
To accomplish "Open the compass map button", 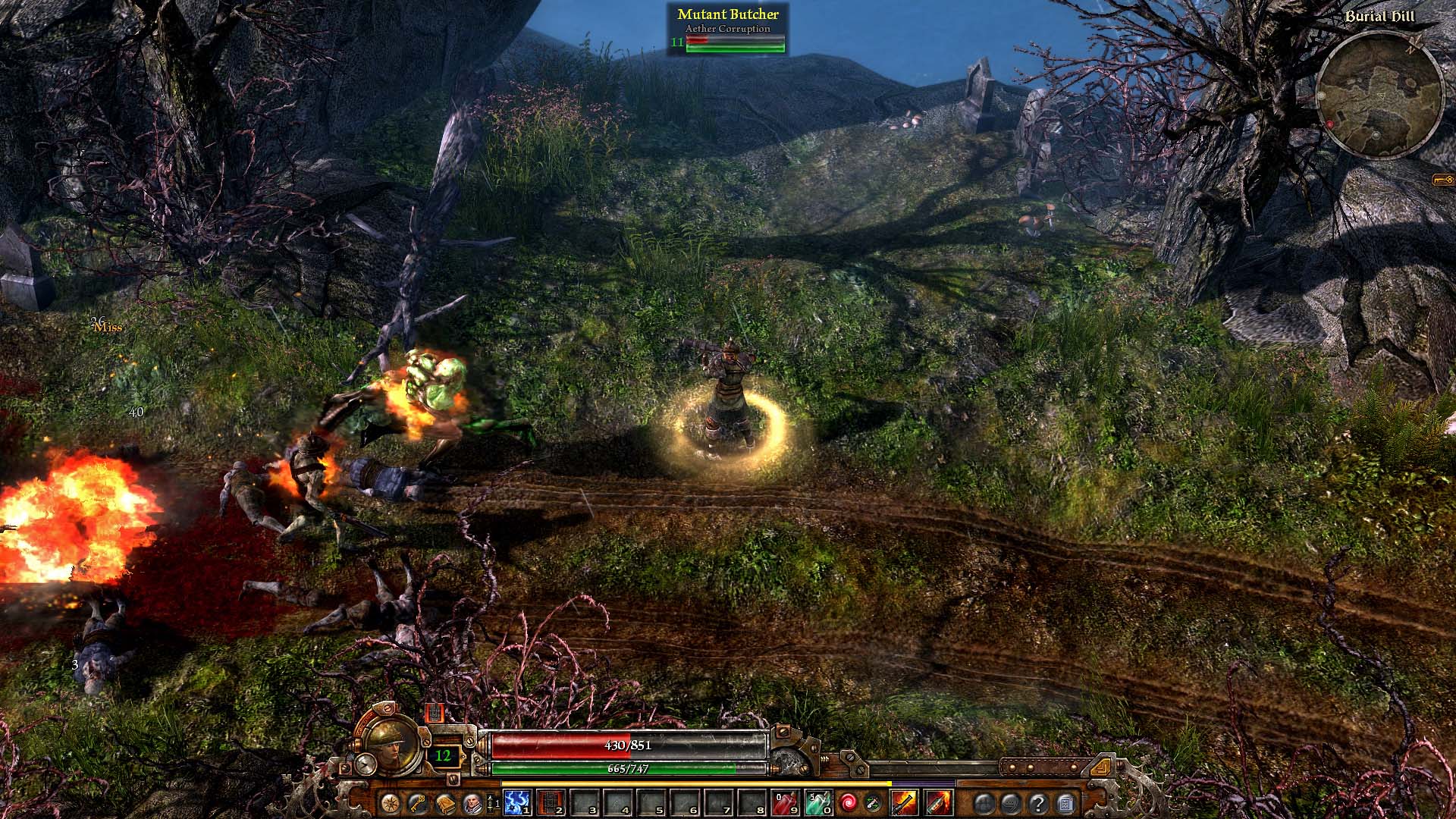I will point(391,802).
